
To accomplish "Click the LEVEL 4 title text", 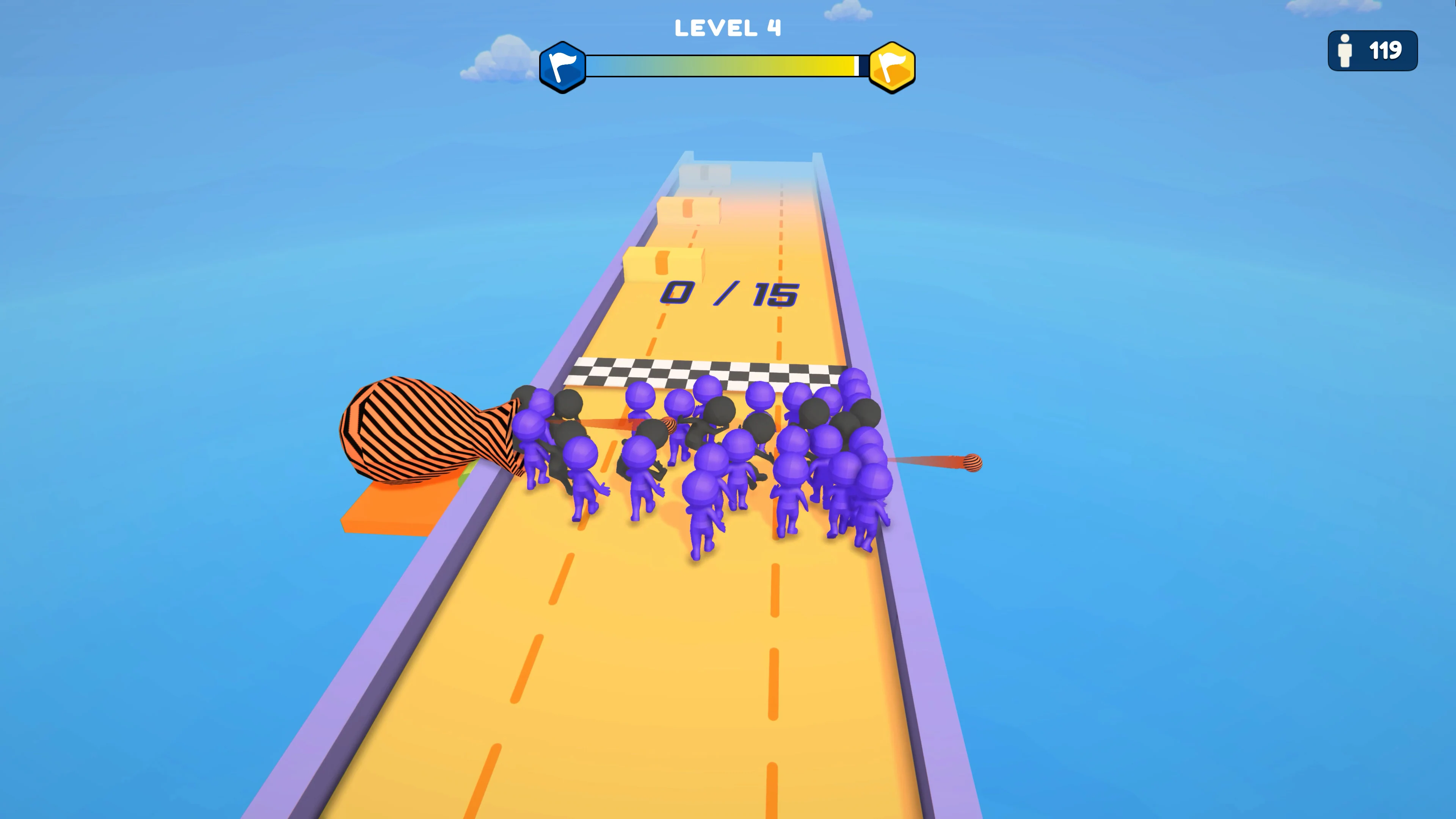I will pyautogui.click(x=728, y=27).
